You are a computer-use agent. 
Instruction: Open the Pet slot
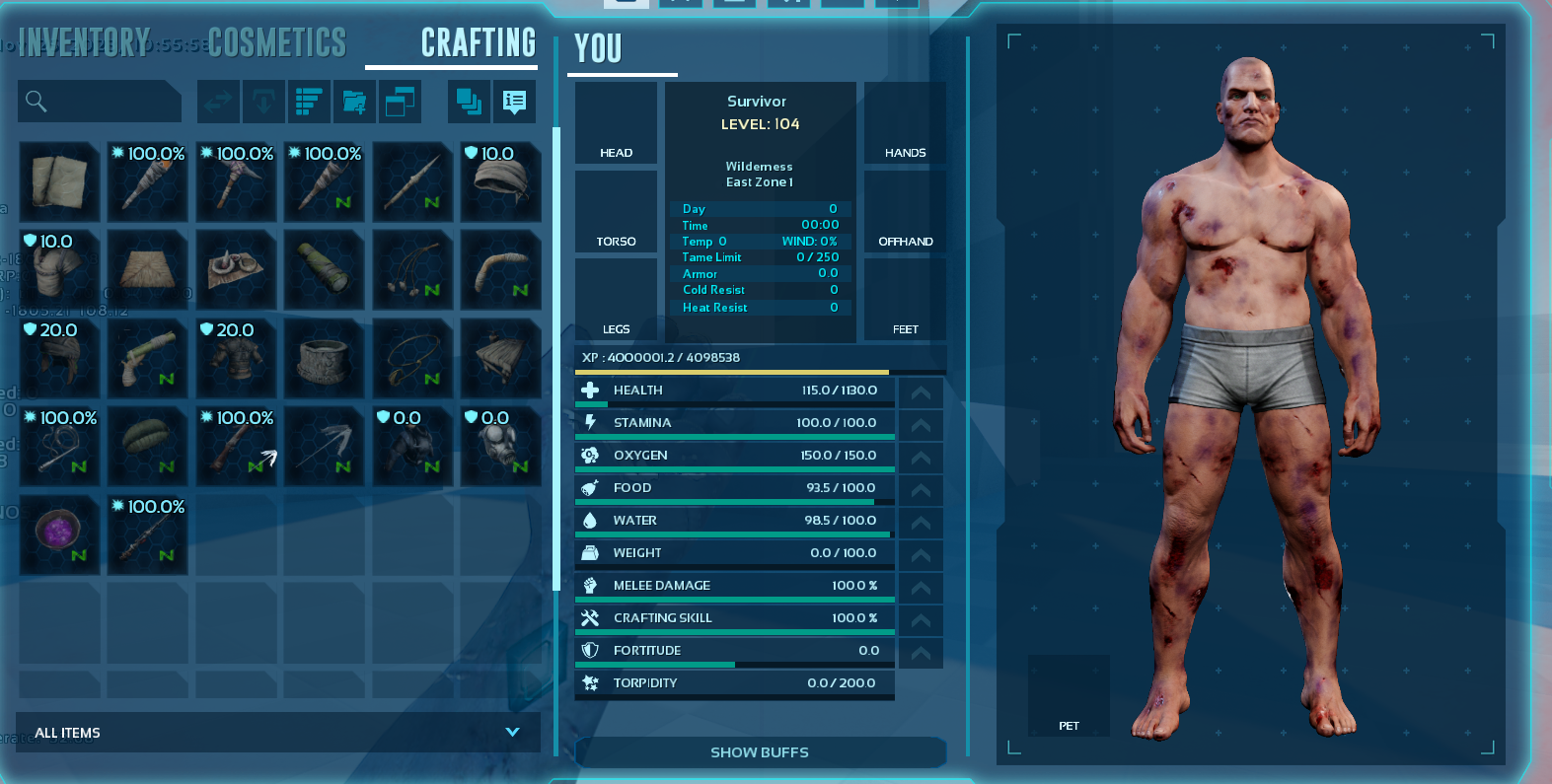pos(1069,695)
